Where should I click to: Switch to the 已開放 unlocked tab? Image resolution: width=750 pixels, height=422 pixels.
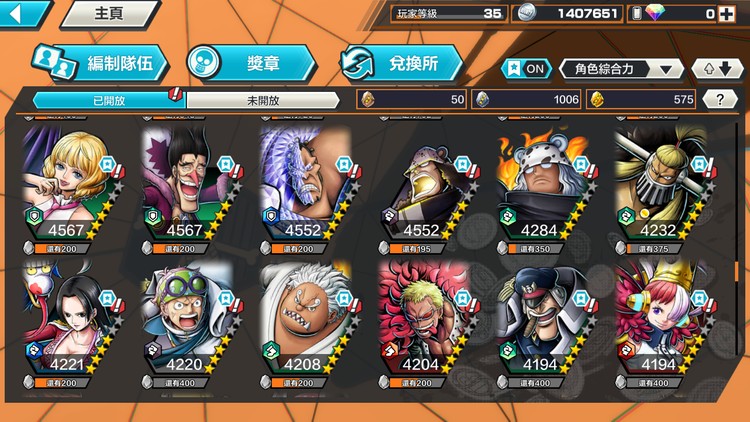tap(108, 100)
